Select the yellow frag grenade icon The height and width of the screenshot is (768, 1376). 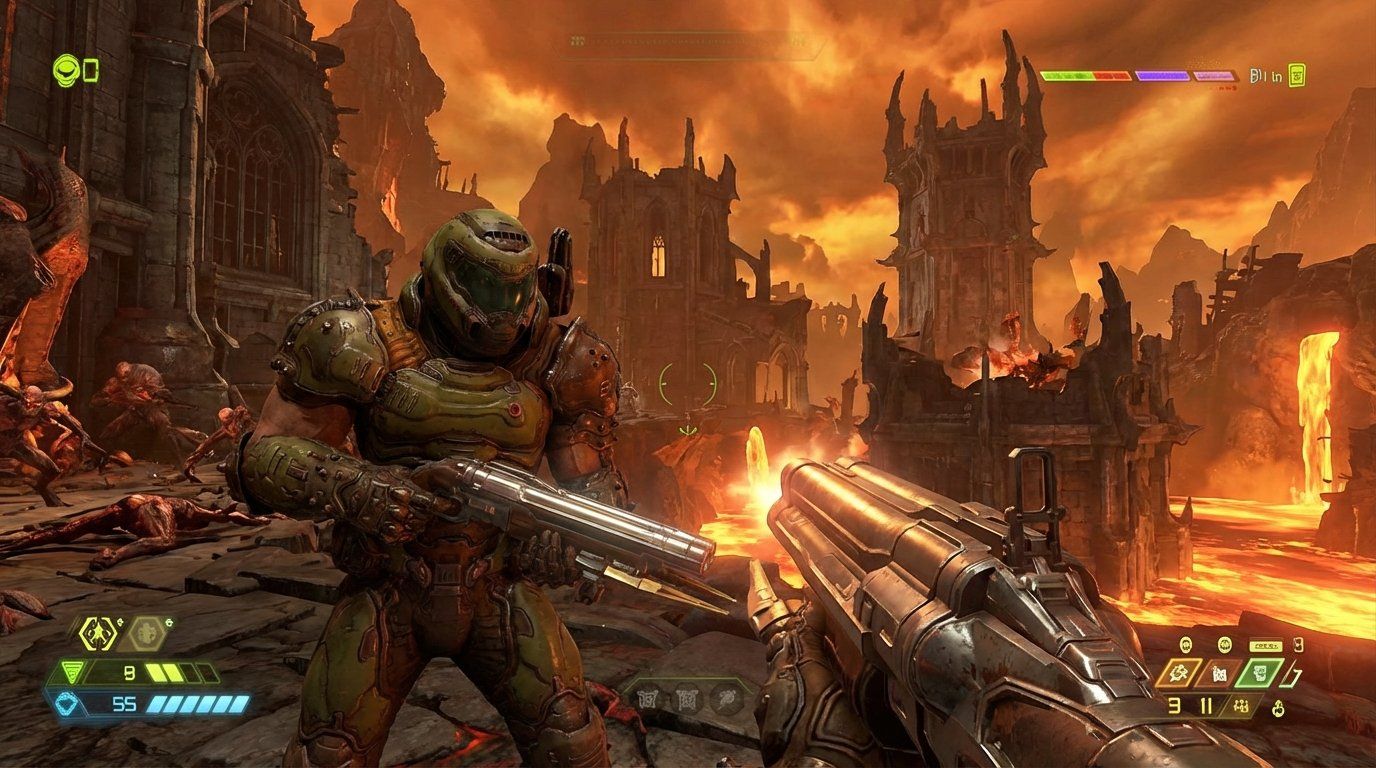point(98,633)
